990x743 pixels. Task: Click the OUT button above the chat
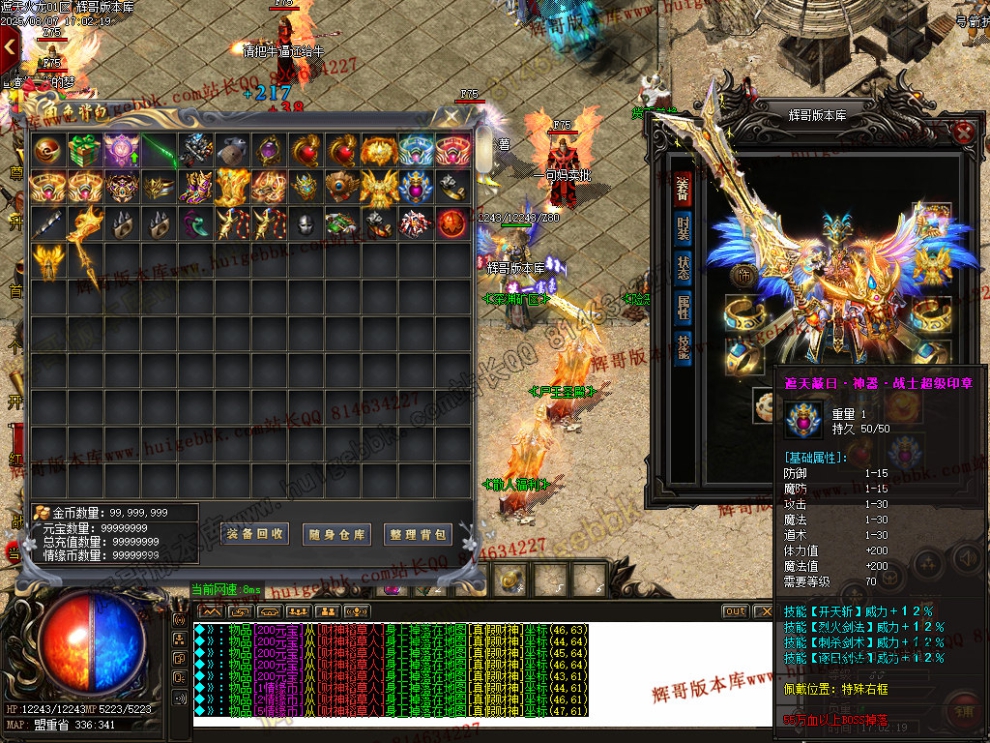pyautogui.click(x=735, y=611)
